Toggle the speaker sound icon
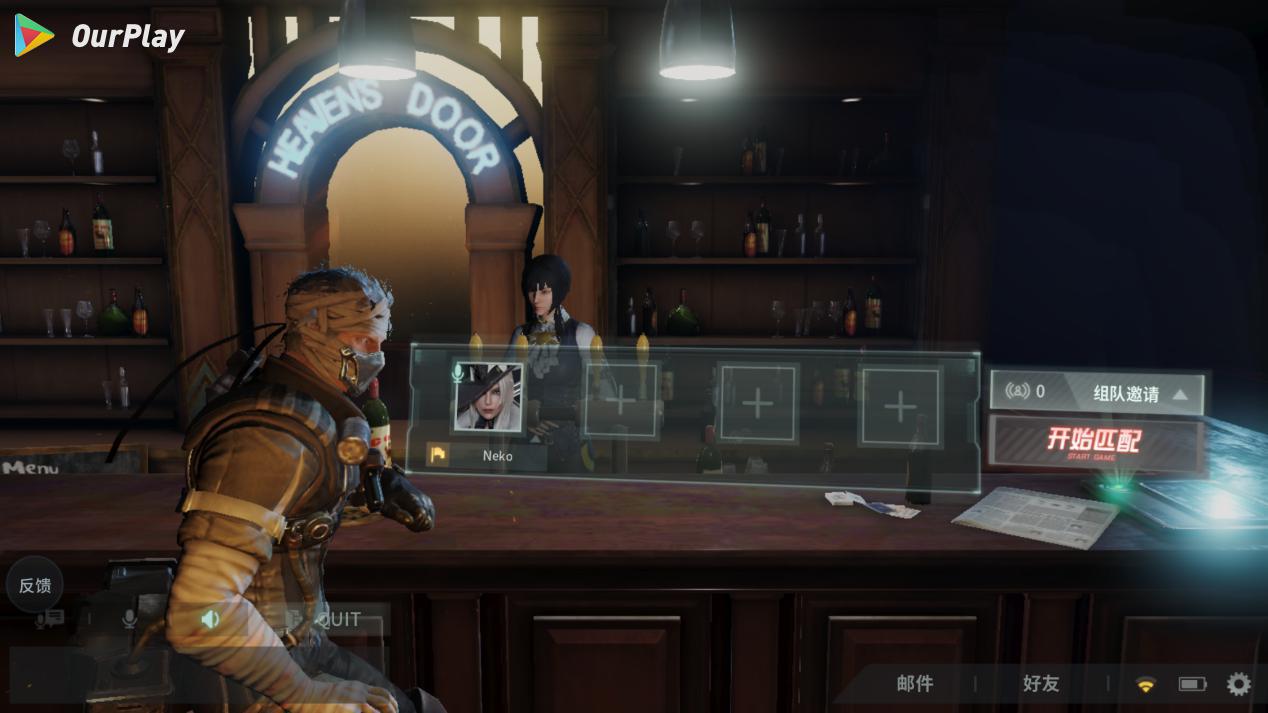The height and width of the screenshot is (713, 1268). (x=210, y=619)
